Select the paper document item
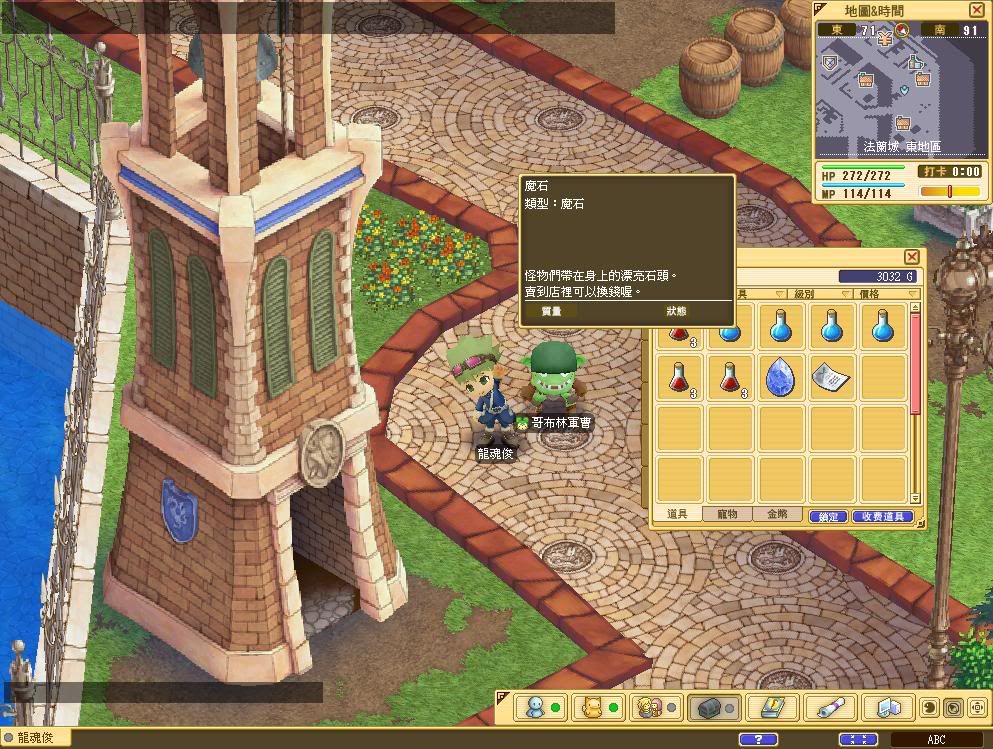This screenshot has height=749, width=993. [830, 376]
